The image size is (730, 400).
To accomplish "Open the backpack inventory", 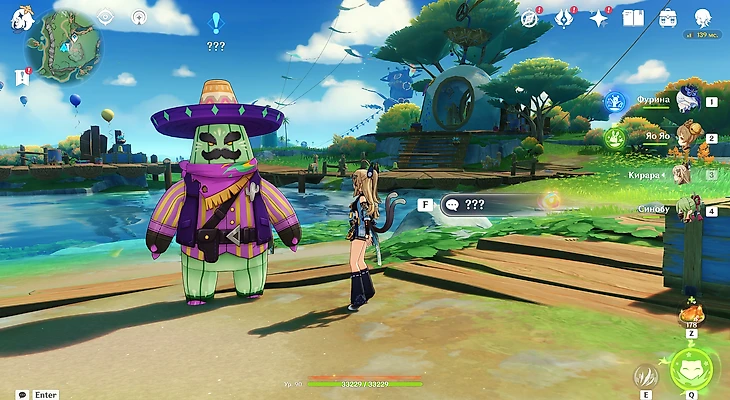I will 667,18.
